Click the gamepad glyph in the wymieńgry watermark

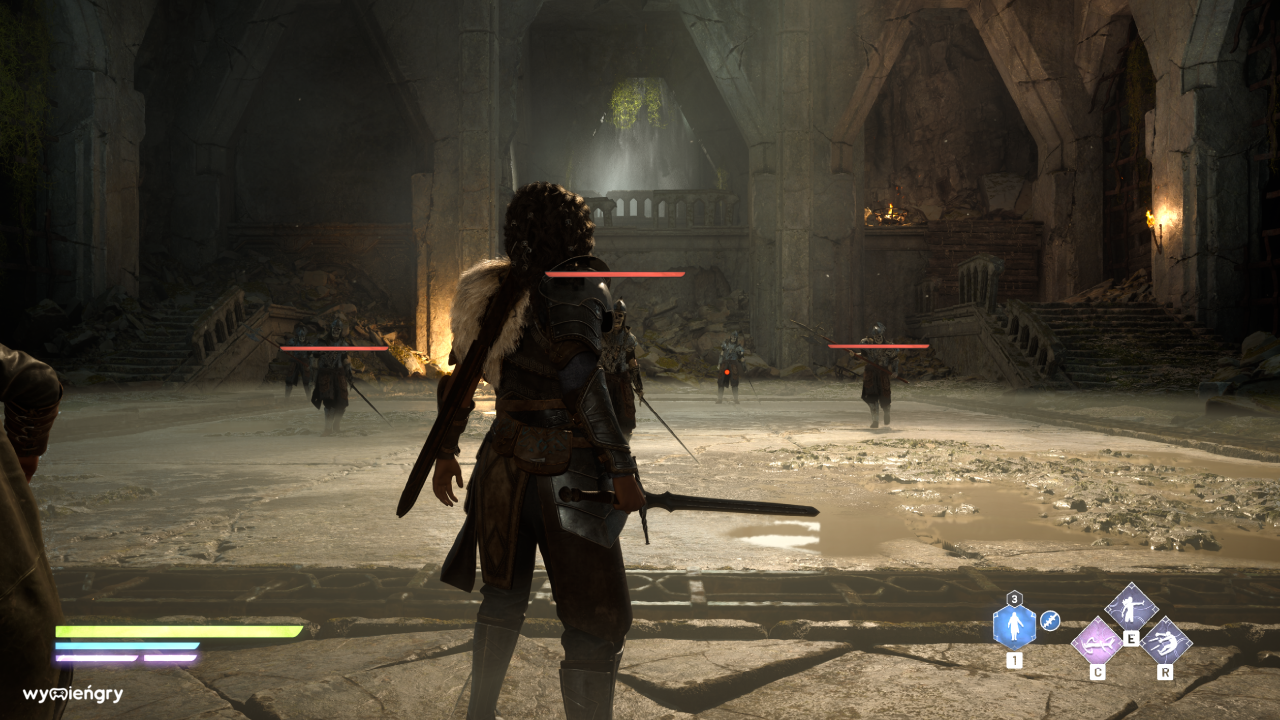[x=57, y=694]
